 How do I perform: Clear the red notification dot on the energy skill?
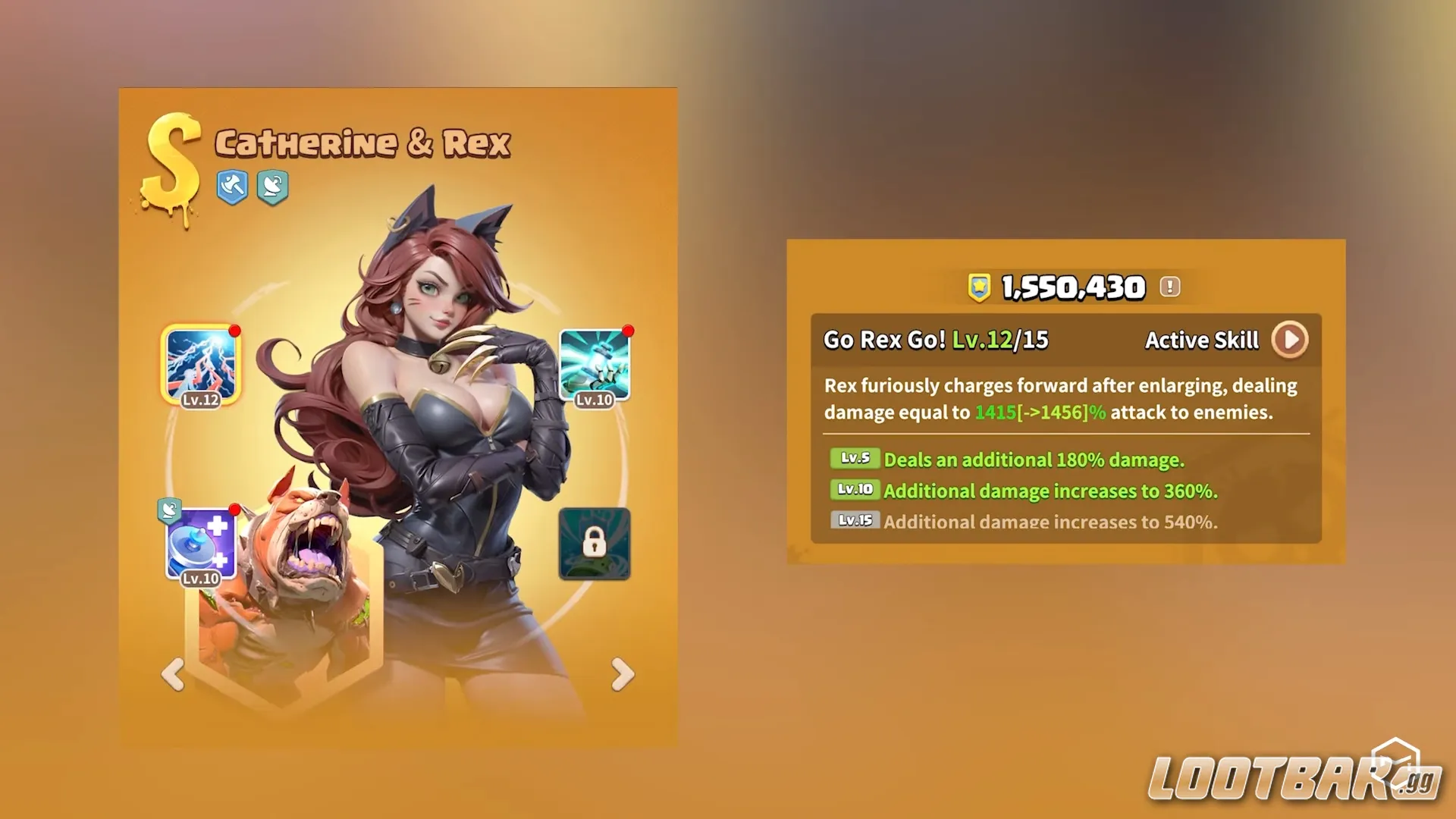pos(628,331)
